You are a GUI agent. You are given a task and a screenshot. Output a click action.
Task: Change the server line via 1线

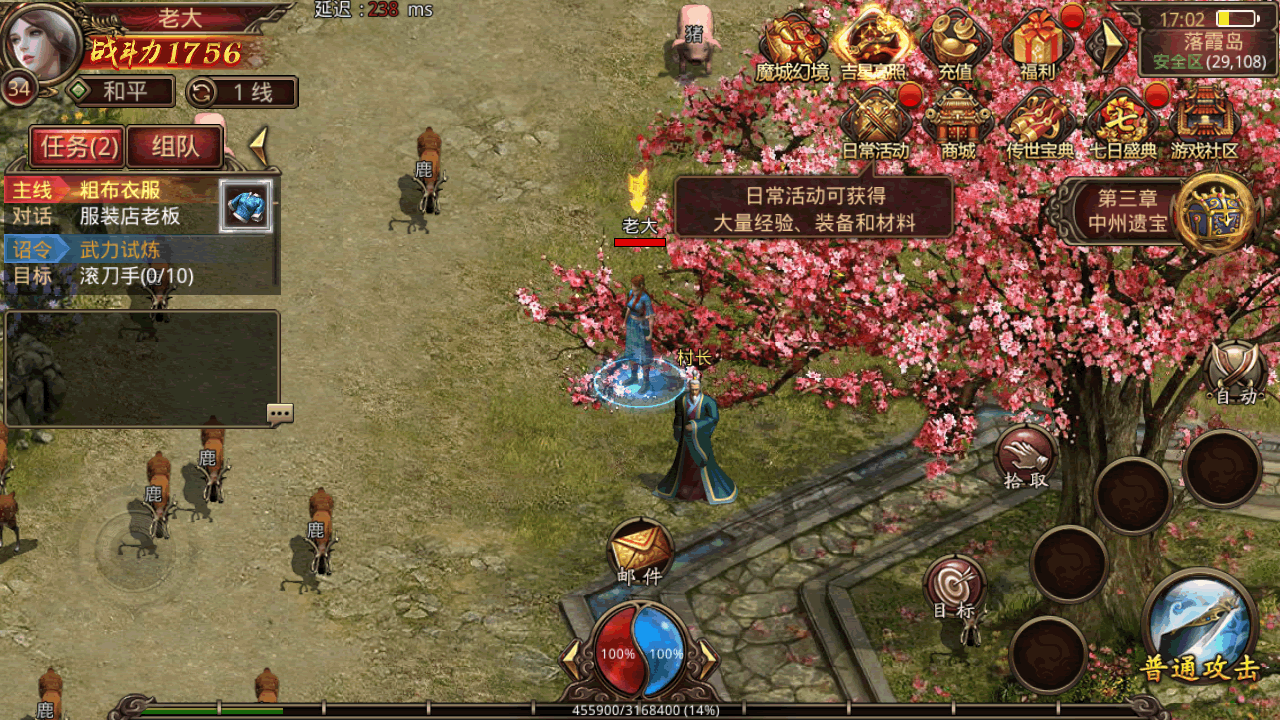pyautogui.click(x=243, y=93)
